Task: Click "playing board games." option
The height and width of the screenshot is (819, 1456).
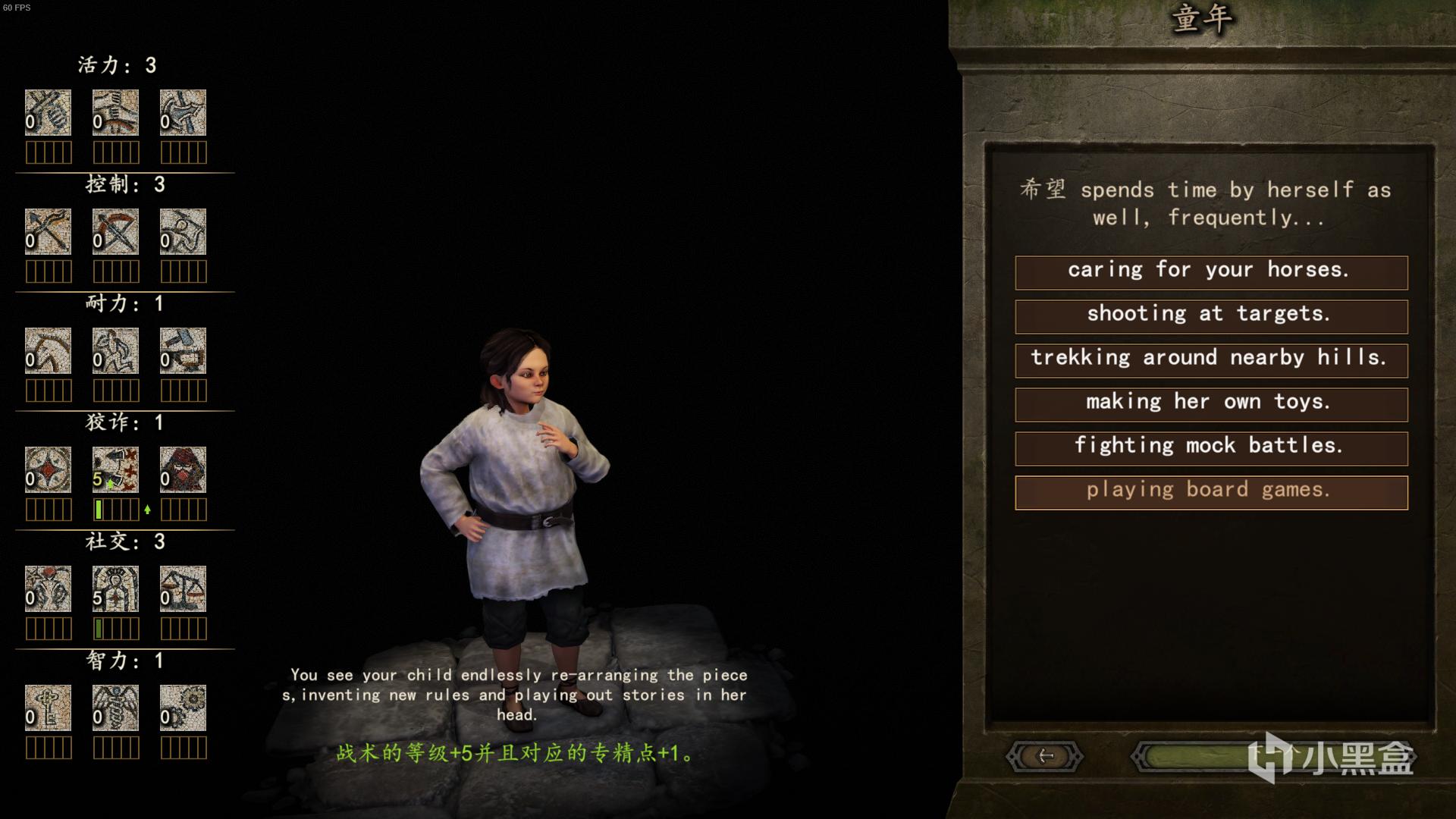Action: point(1211,492)
